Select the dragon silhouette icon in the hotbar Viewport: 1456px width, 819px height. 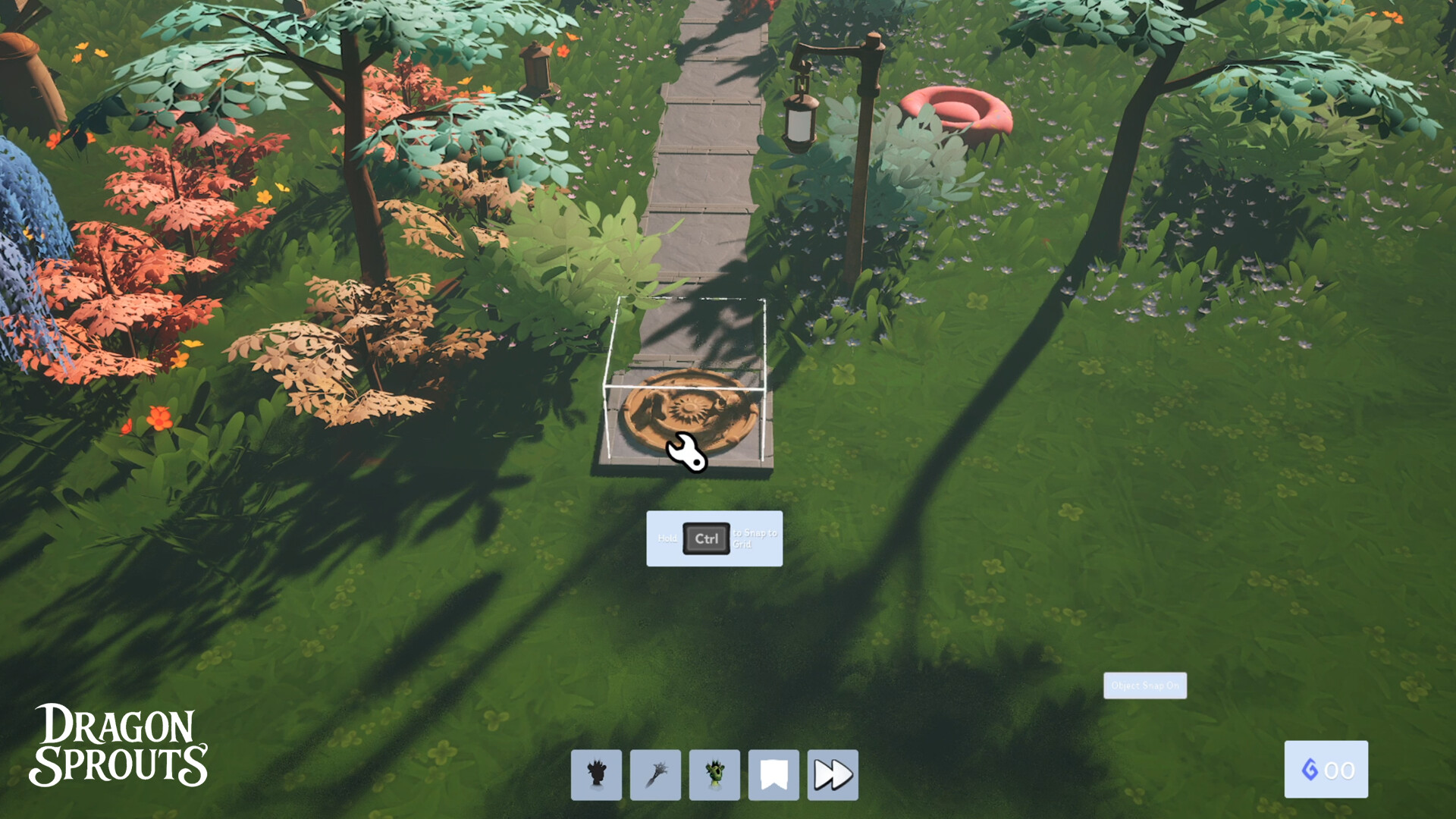(596, 774)
